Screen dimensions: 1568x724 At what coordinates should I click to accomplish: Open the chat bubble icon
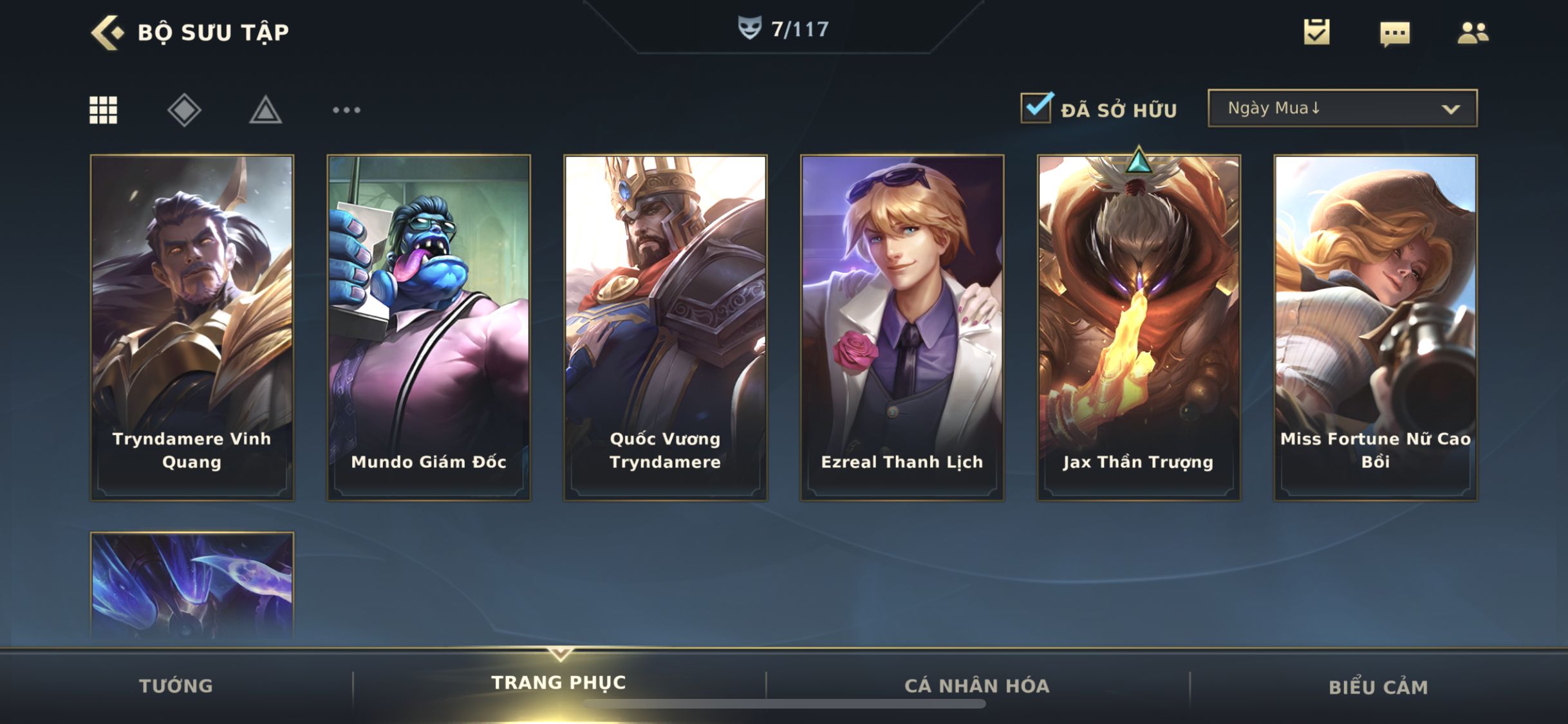pos(1394,33)
